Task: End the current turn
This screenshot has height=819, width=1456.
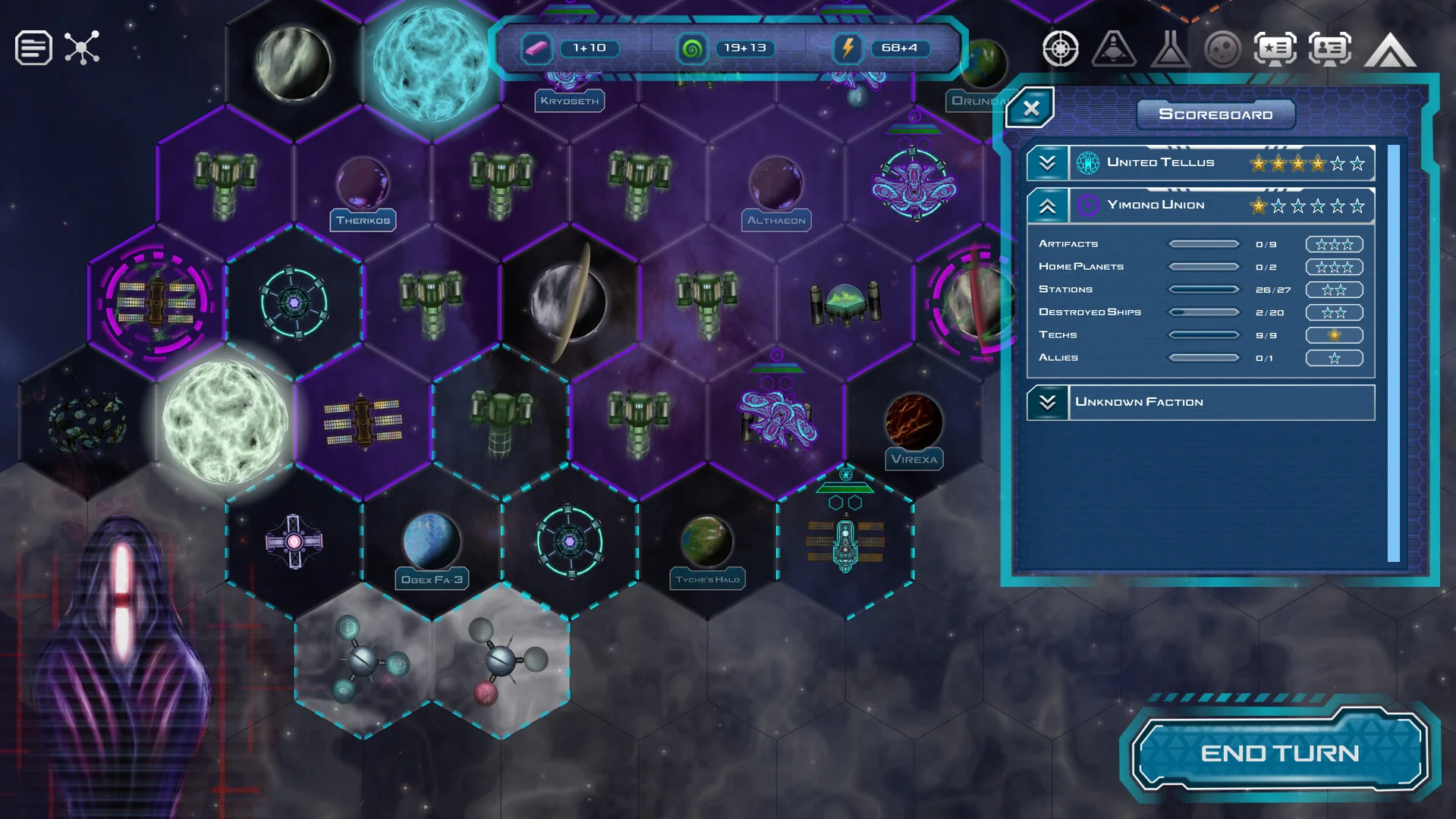Action: [x=1279, y=752]
